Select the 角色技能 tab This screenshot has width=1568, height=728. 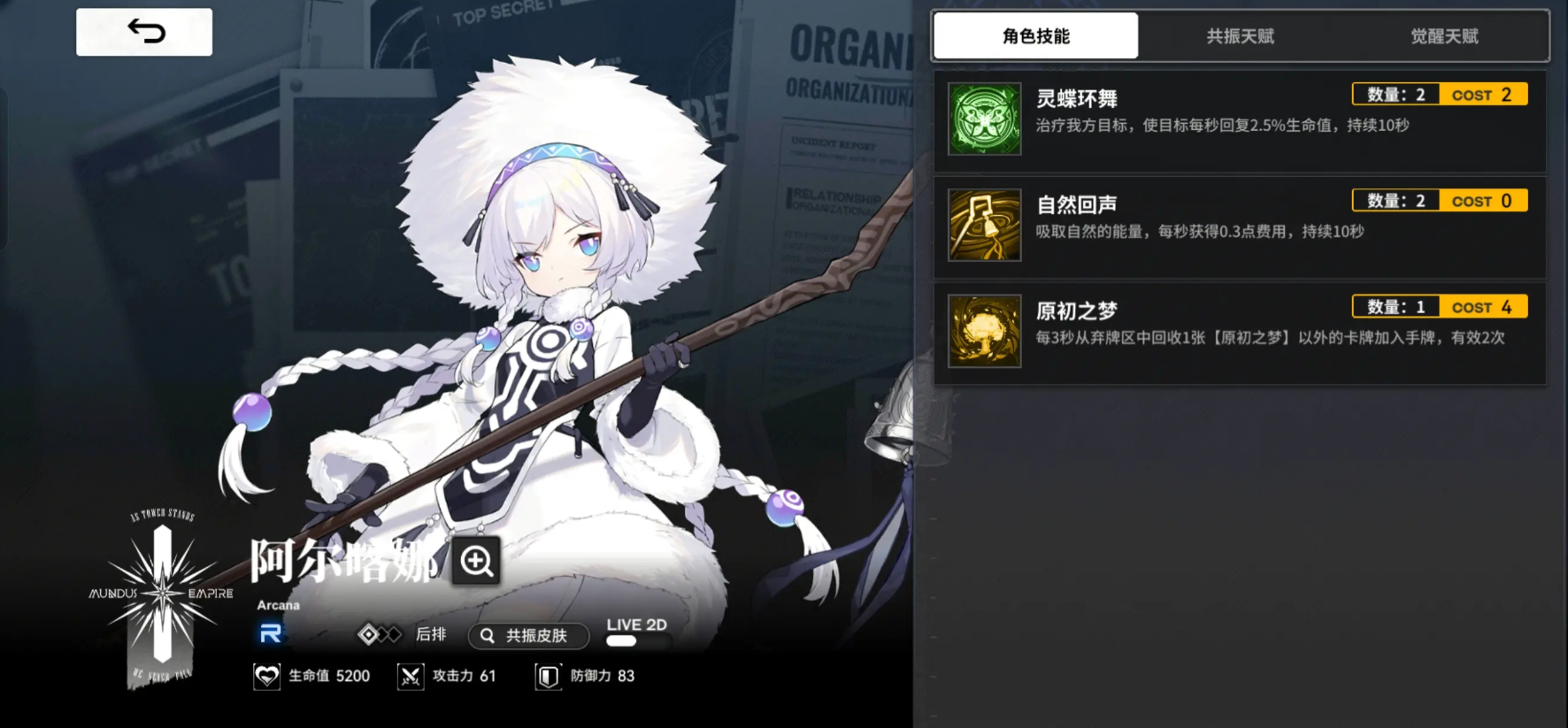[1035, 36]
